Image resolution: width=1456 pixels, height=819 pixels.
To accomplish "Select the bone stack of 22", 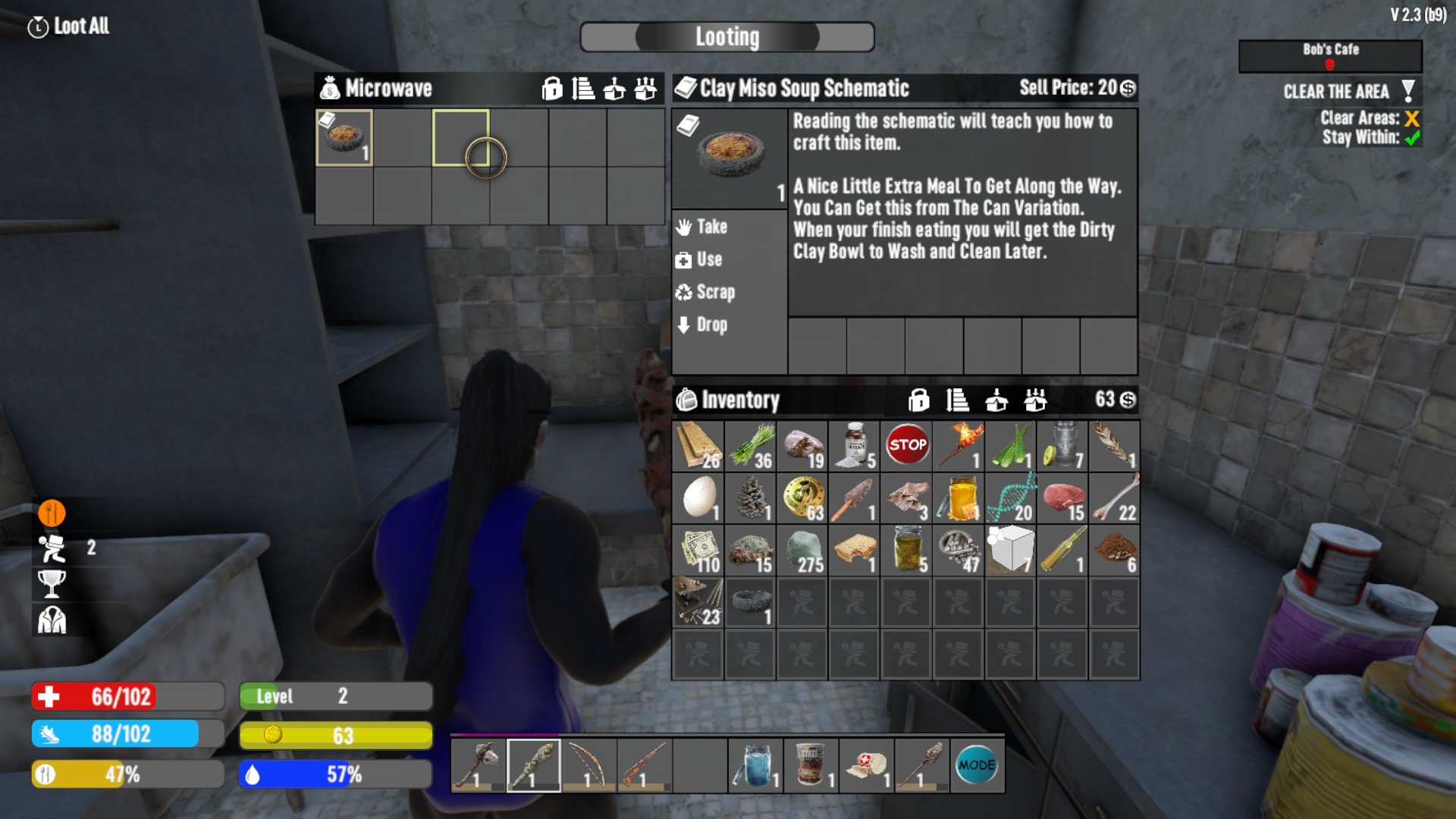I will [x=1115, y=497].
